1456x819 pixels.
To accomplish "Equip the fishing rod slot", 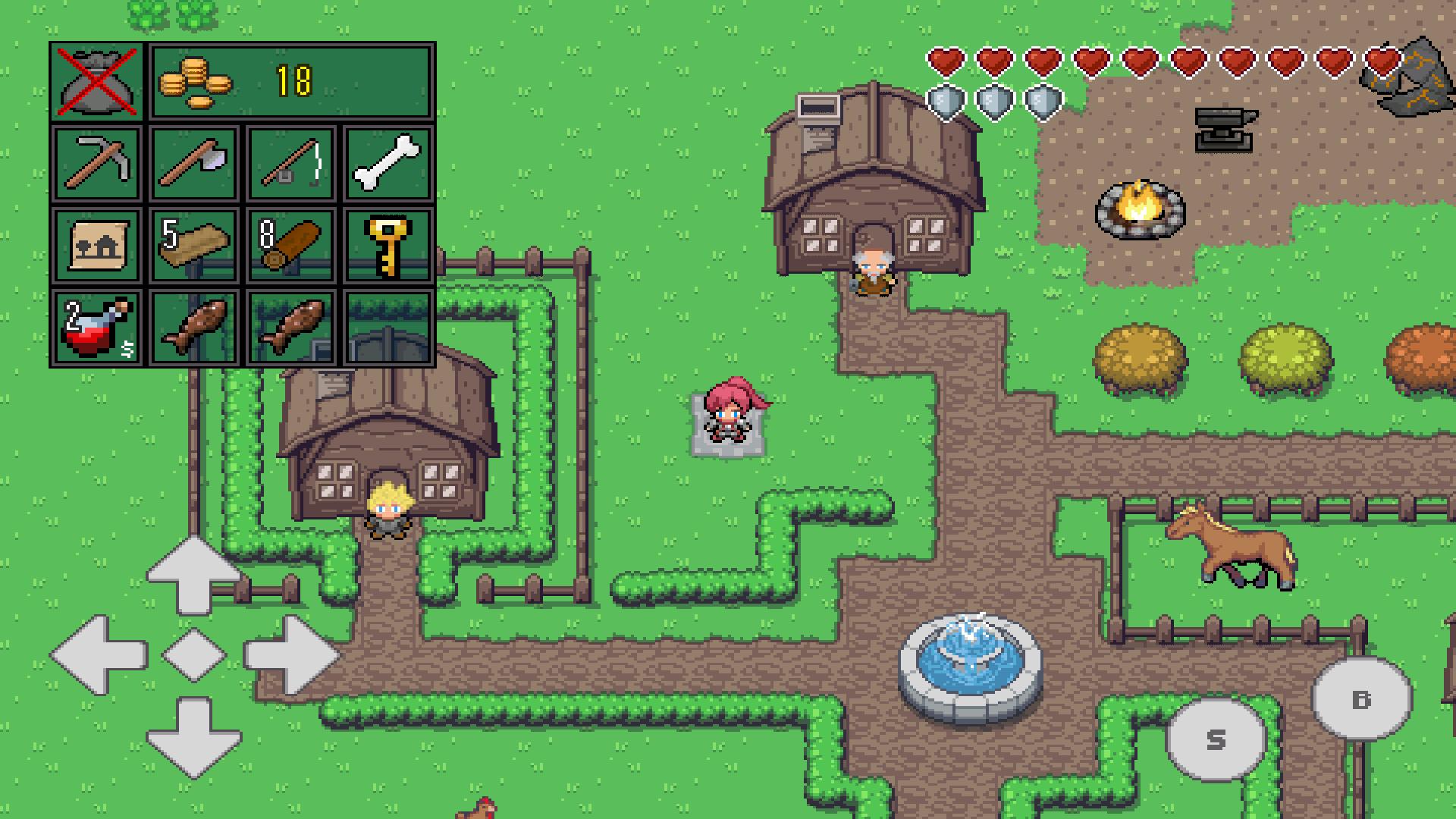I will pos(291,163).
